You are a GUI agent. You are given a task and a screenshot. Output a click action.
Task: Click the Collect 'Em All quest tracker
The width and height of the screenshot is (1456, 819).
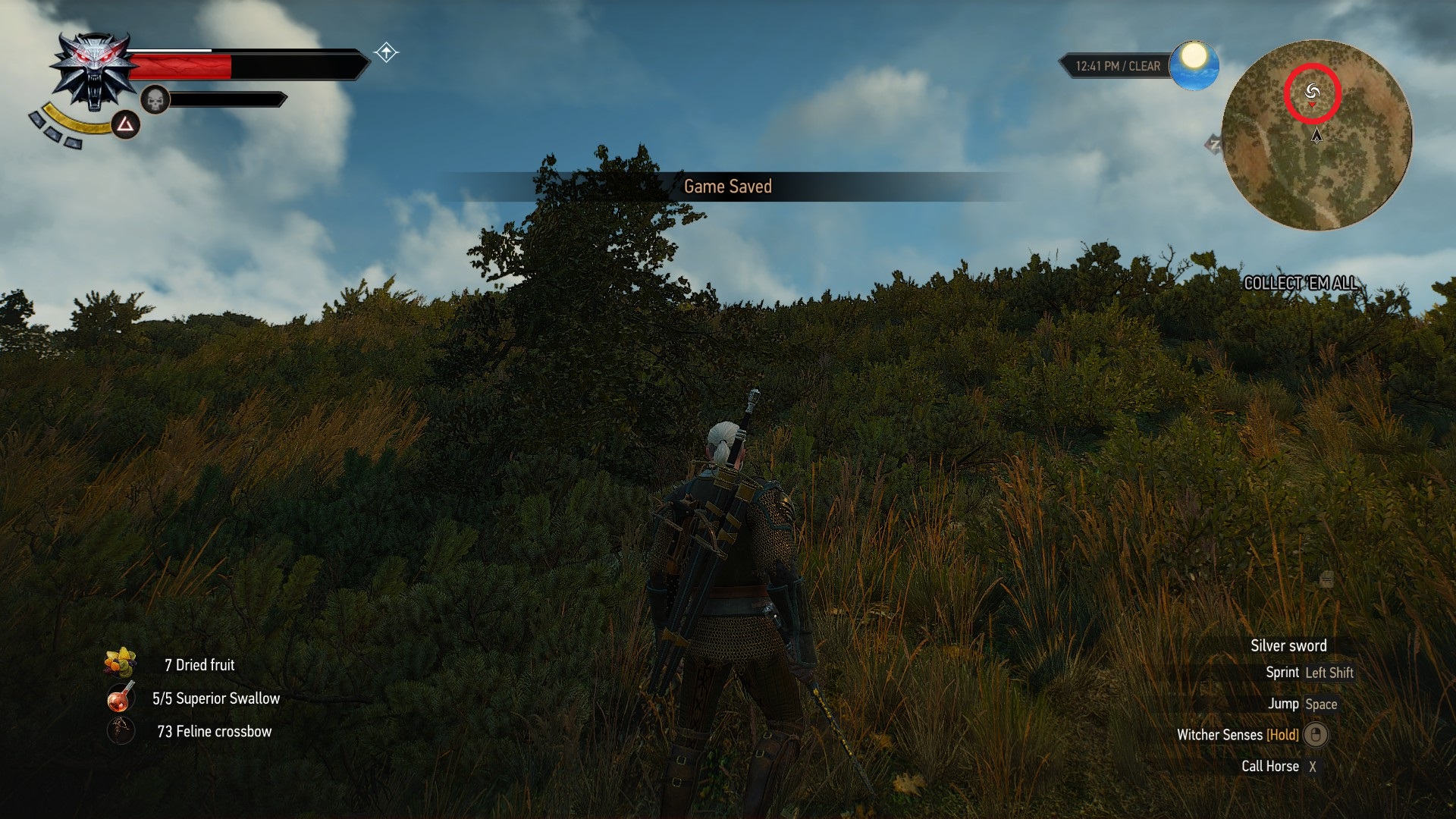point(1301,284)
